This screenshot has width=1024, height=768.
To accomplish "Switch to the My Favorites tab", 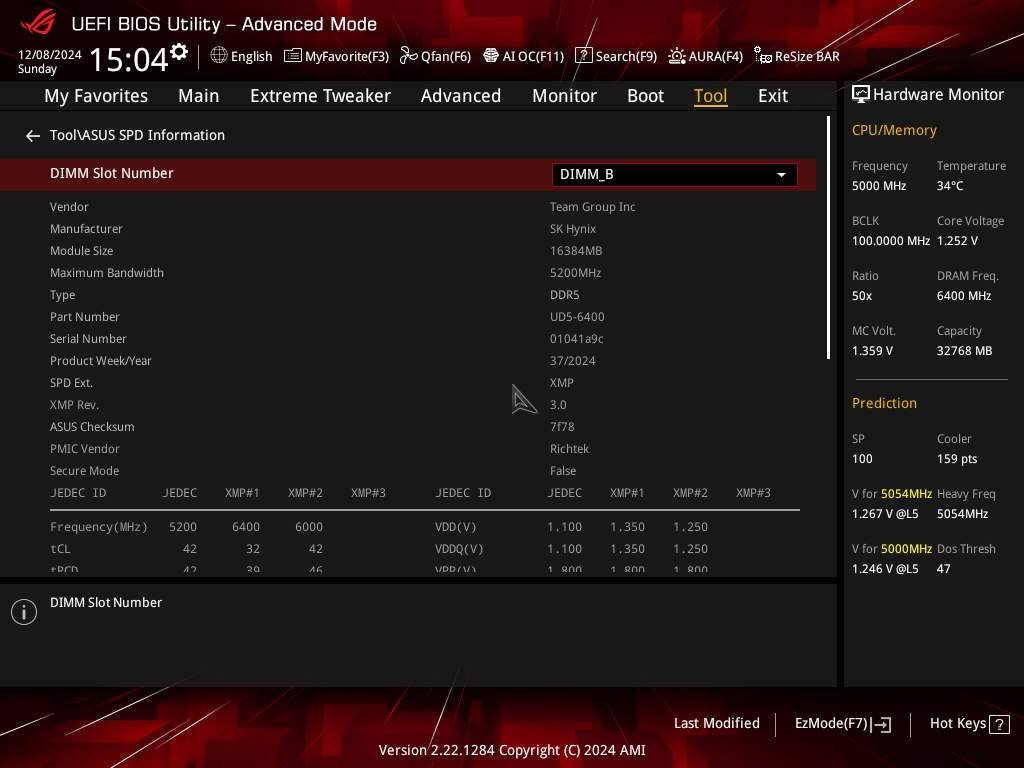I will pos(96,96).
